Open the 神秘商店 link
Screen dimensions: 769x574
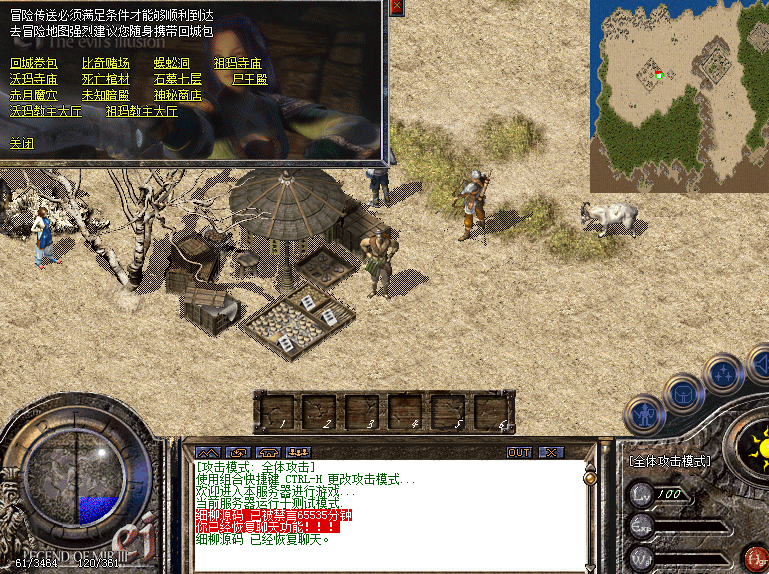178,95
